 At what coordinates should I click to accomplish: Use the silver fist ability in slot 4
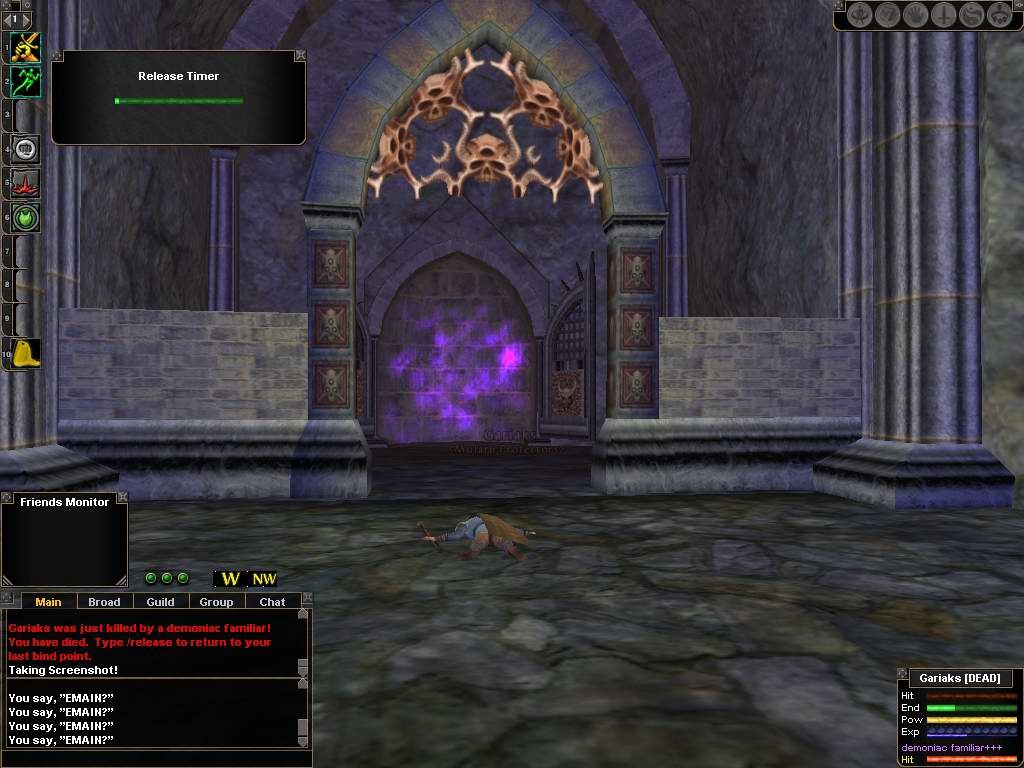click(26, 150)
